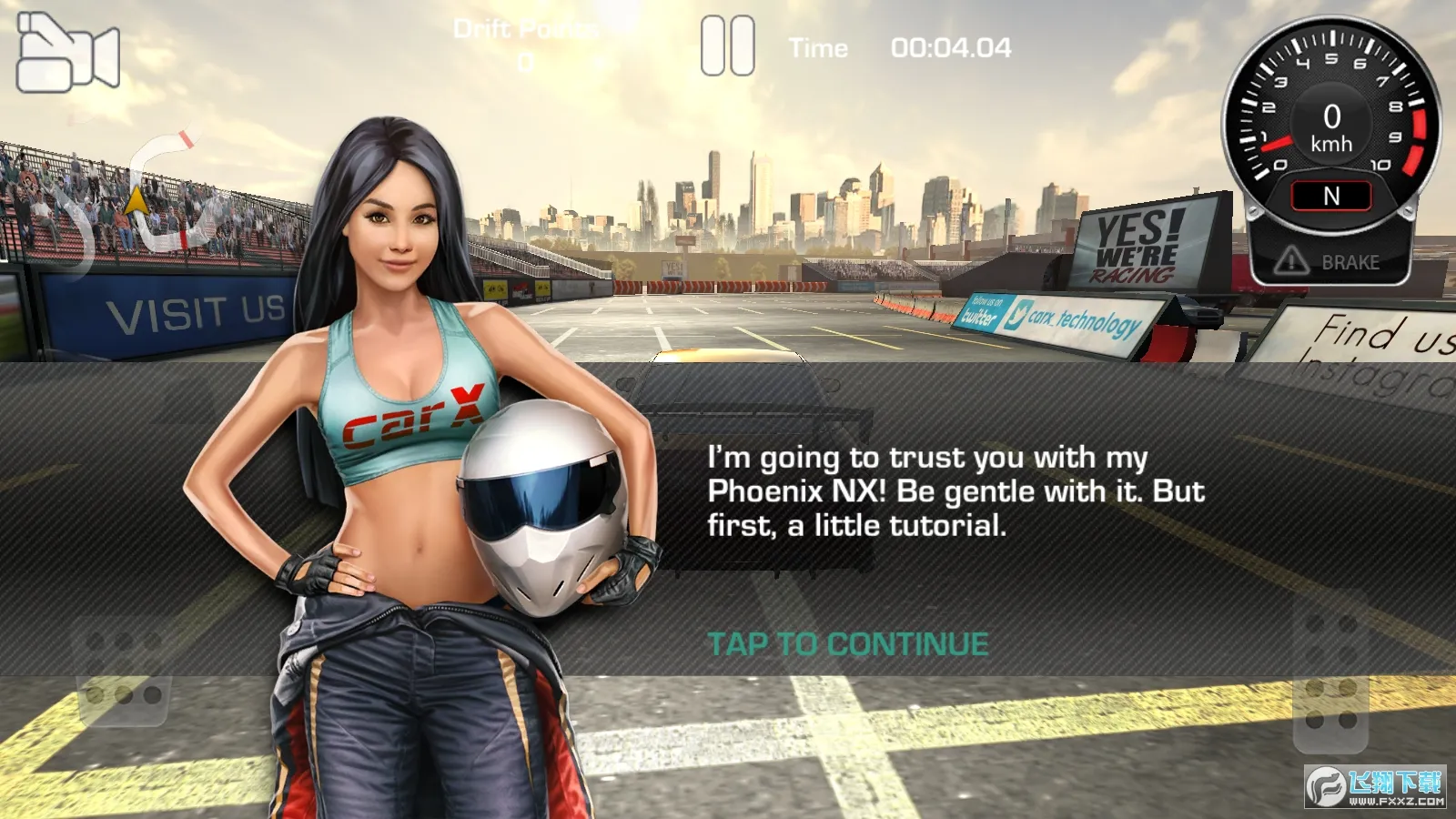
Task: Tap the TAP TO CONTINUE prompt
Action: 847,644
